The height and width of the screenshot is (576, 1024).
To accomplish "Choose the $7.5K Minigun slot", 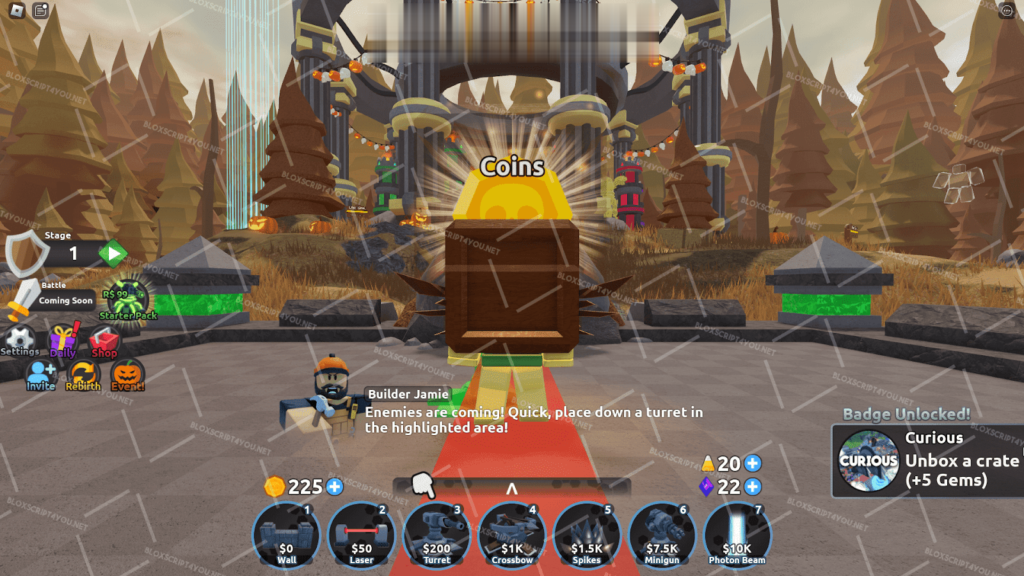I will point(662,535).
